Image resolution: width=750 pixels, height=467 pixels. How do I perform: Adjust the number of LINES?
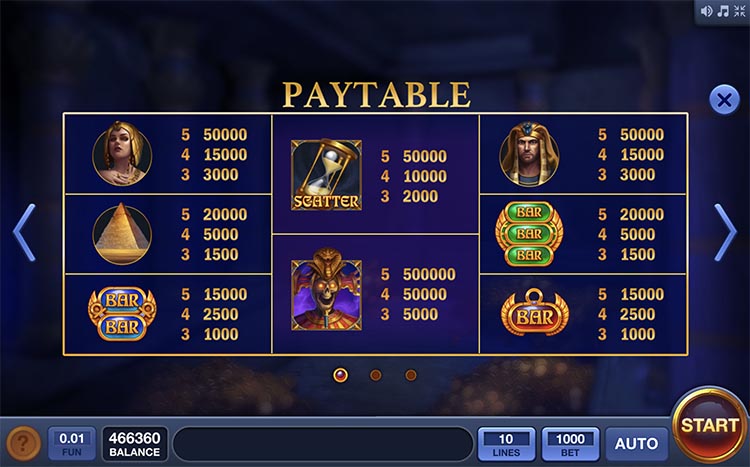(x=507, y=444)
